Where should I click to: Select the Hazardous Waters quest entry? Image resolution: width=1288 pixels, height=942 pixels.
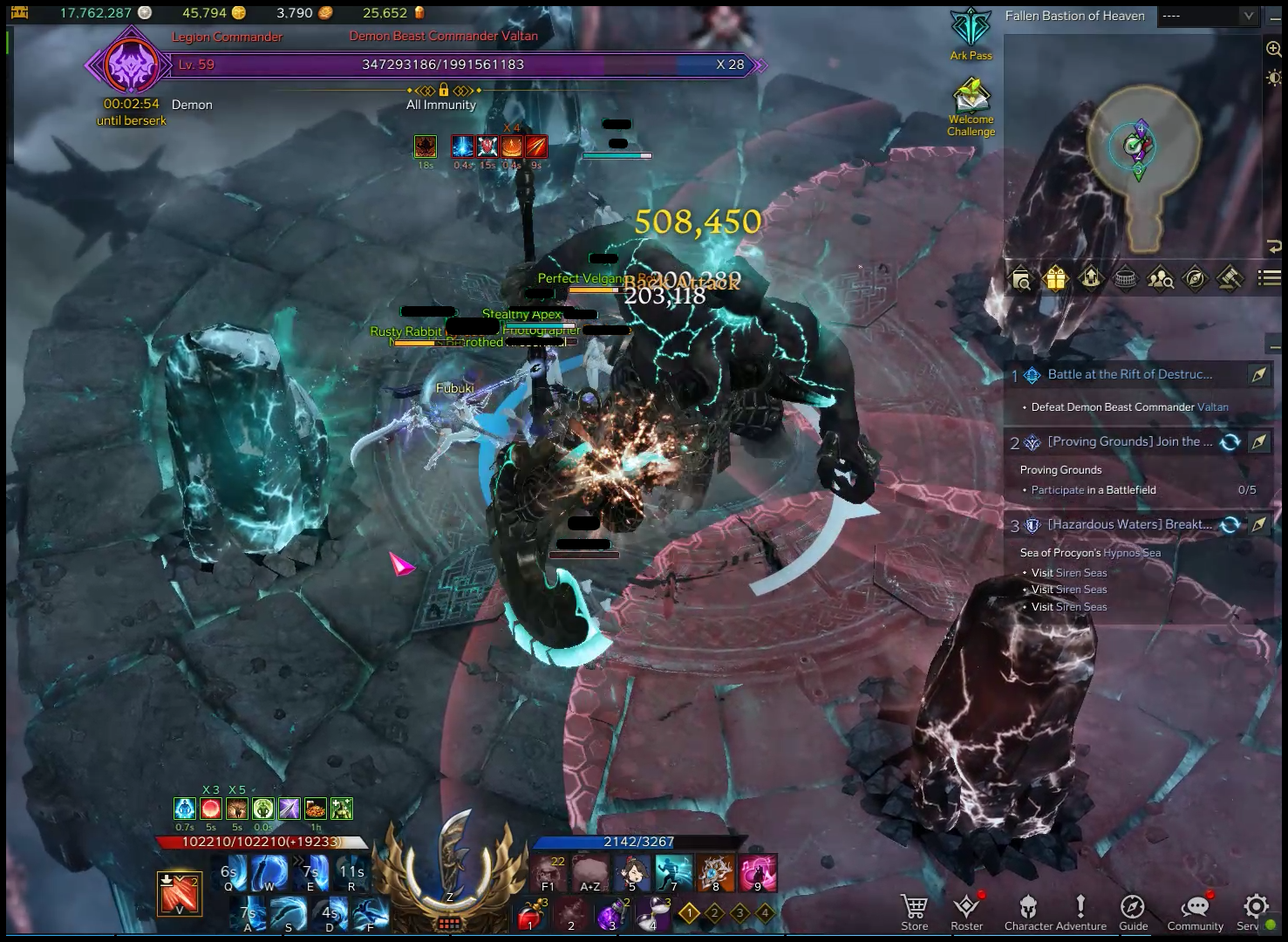coord(1129,524)
